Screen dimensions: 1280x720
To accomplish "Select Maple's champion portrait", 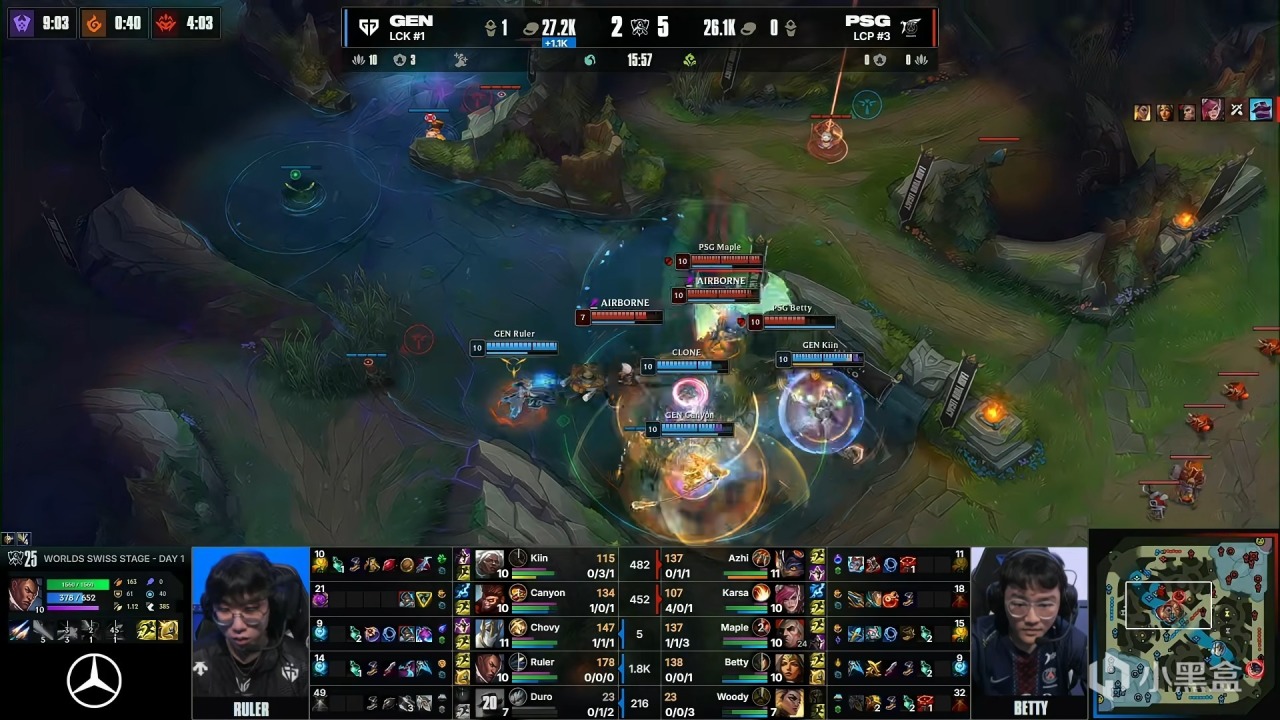I will pos(789,634).
